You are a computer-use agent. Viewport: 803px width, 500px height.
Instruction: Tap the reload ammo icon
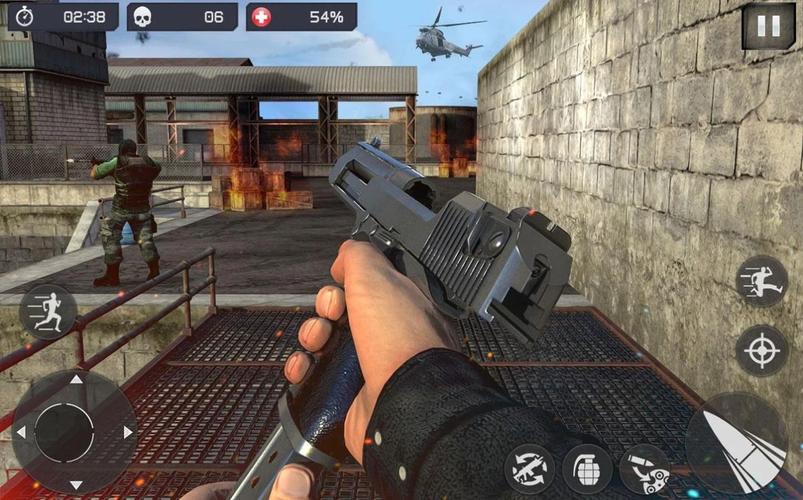644,469
